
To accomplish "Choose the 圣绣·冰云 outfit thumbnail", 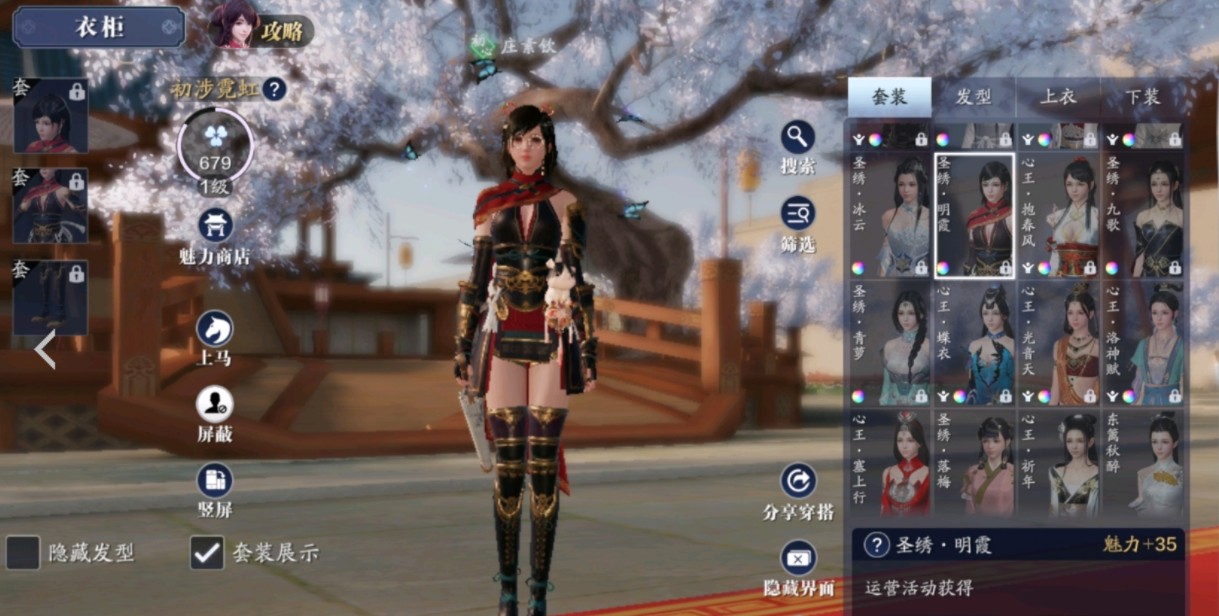I will coord(890,215).
